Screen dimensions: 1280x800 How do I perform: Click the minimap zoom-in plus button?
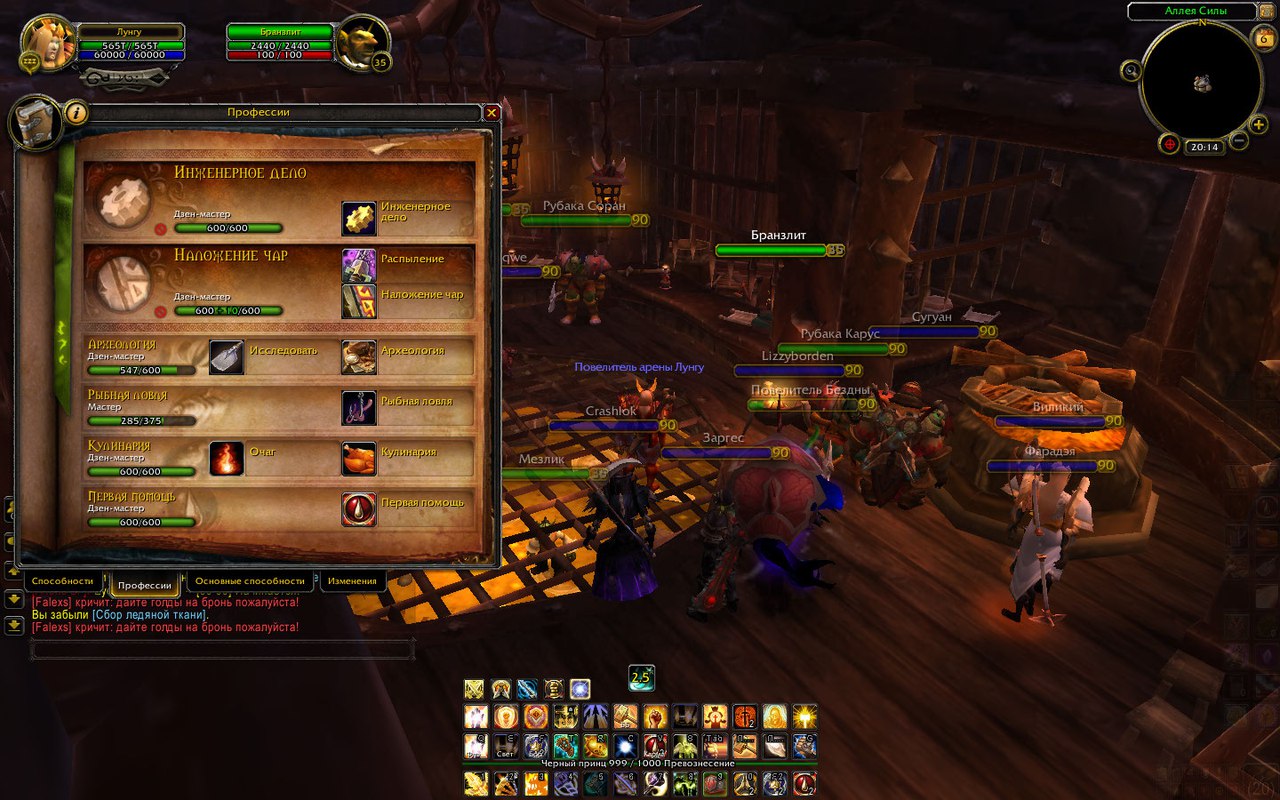tap(1258, 124)
